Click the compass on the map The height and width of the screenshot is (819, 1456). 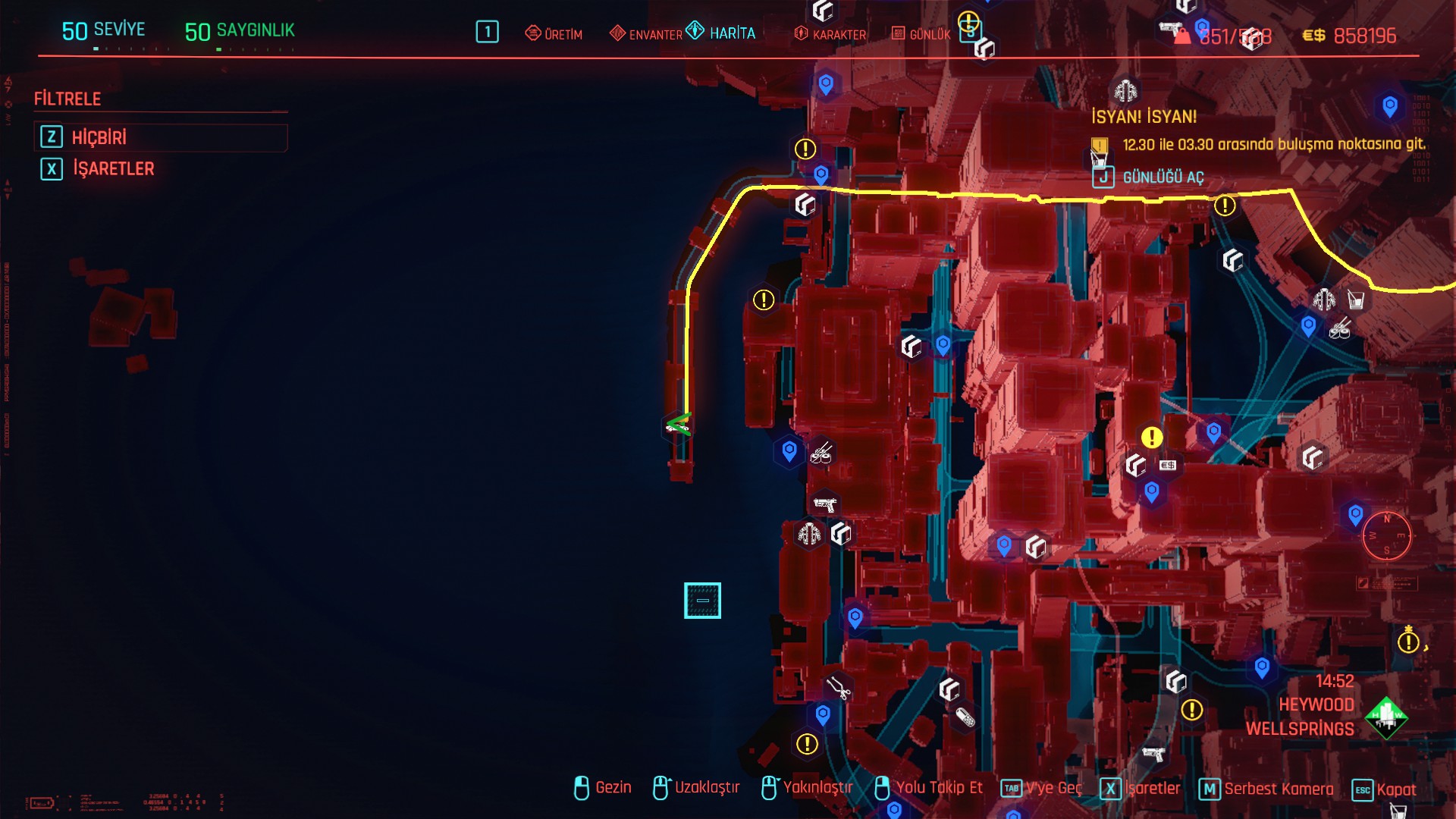click(x=1386, y=535)
